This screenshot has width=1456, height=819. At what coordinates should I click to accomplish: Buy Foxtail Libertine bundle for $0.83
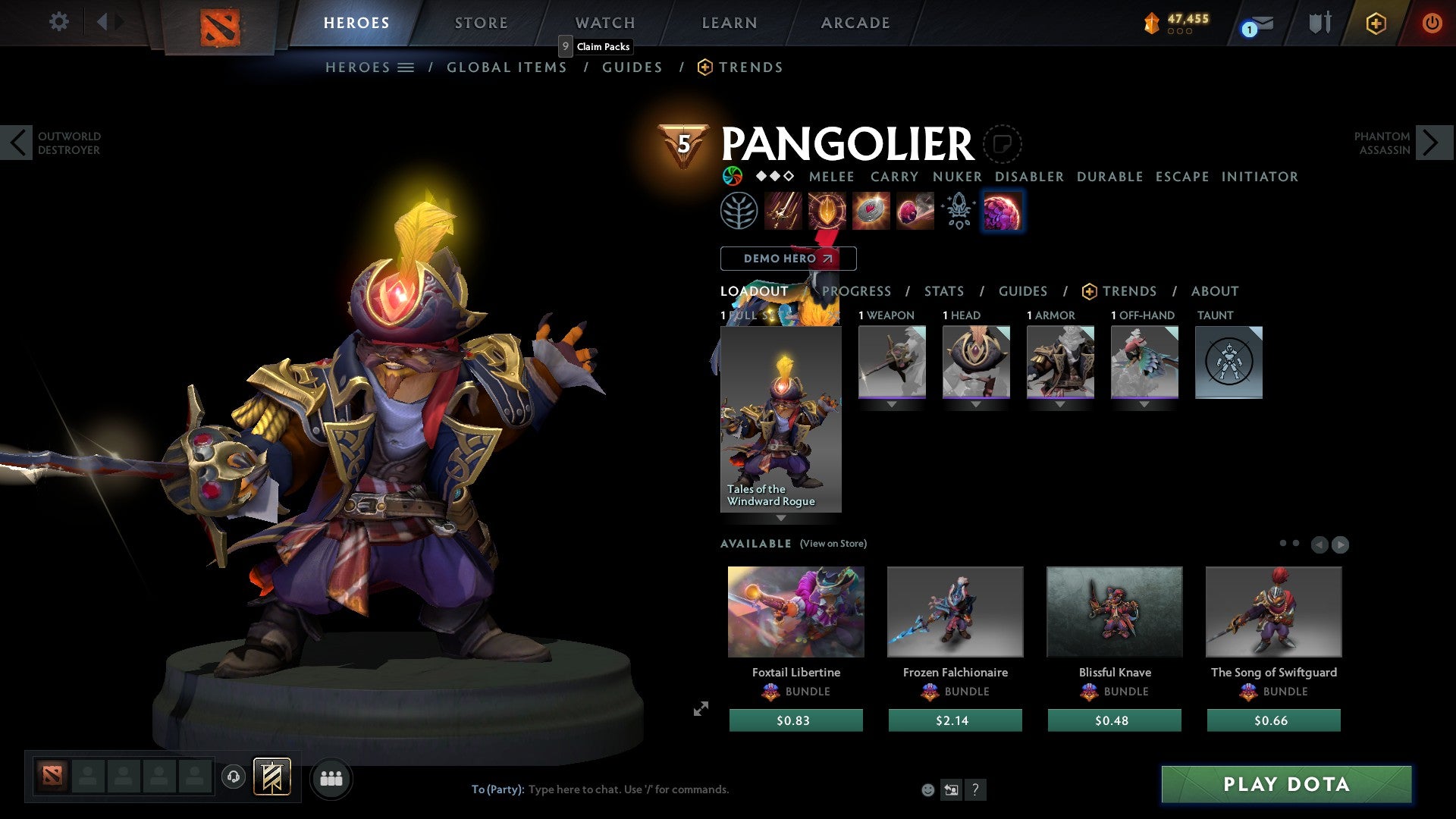795,720
